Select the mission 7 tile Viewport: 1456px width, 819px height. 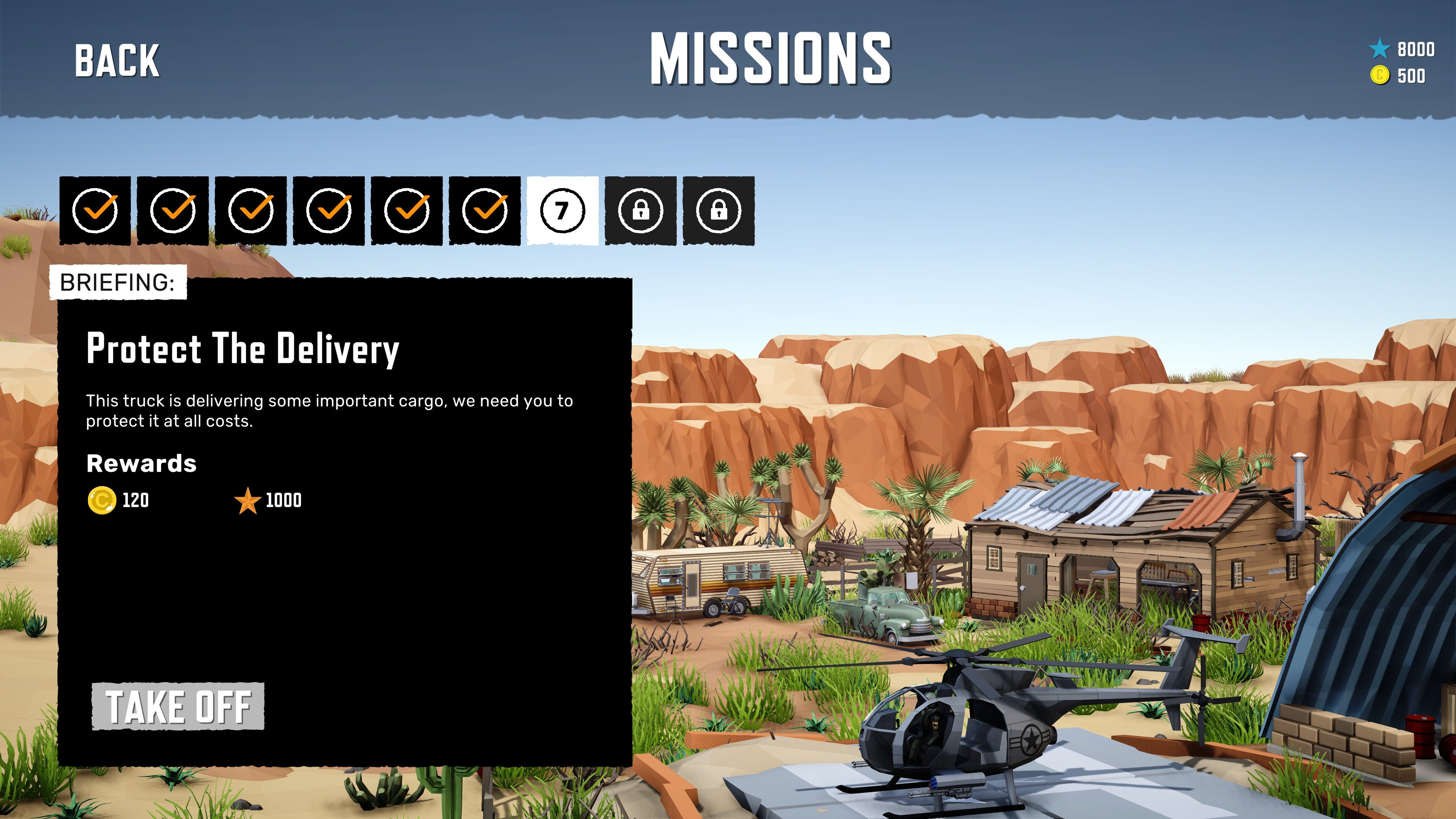pos(562,210)
